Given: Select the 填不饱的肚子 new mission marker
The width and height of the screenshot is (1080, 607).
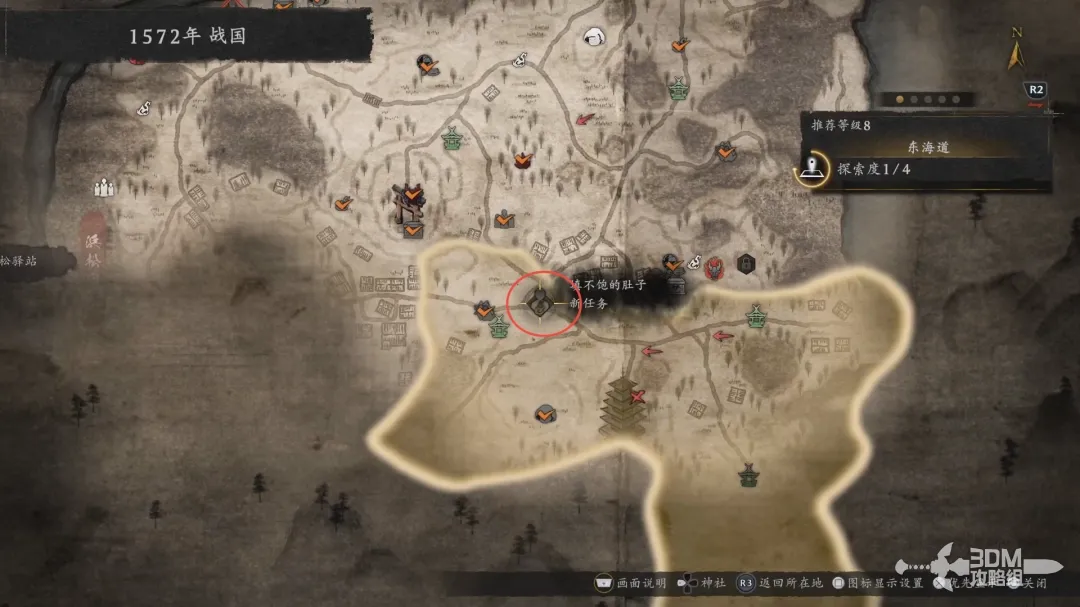Looking at the screenshot, I should pyautogui.click(x=538, y=300).
